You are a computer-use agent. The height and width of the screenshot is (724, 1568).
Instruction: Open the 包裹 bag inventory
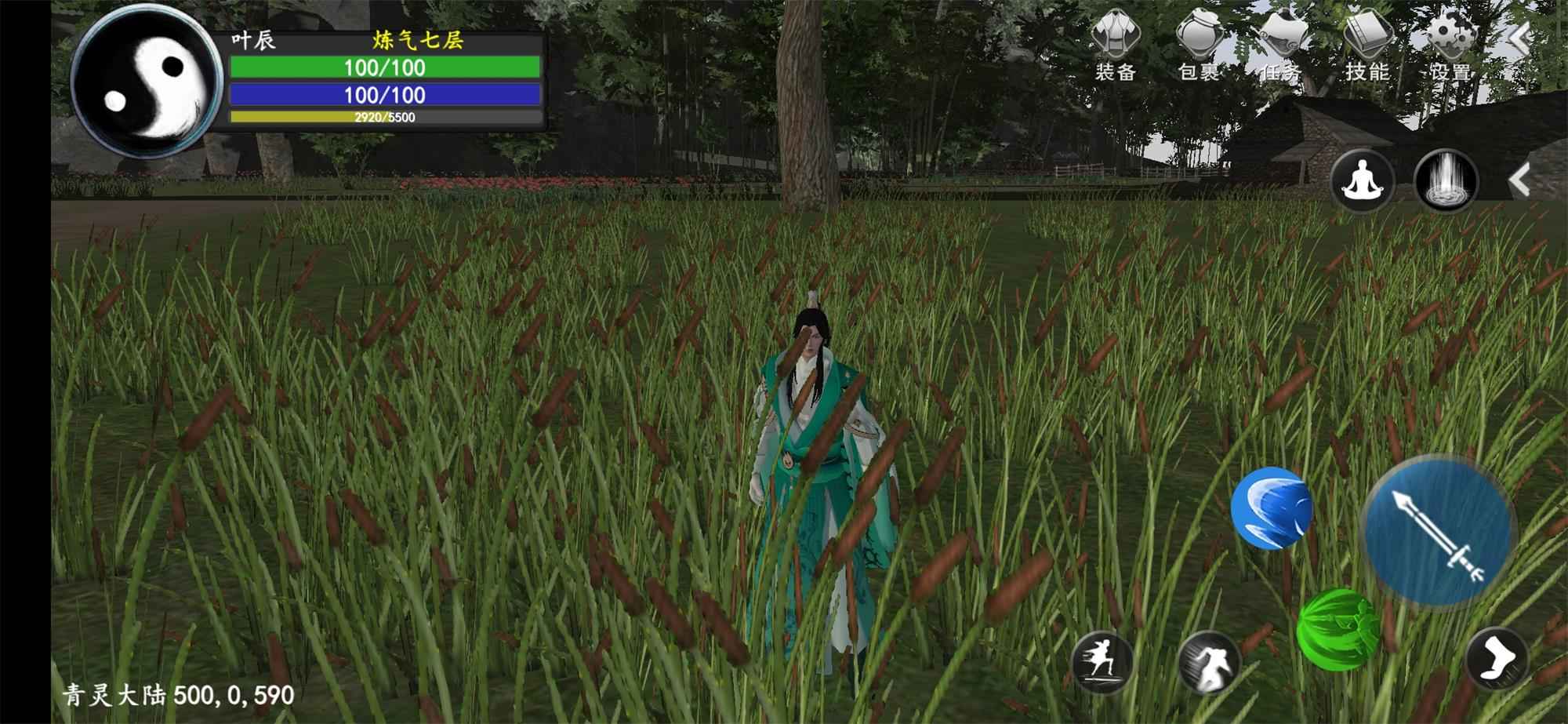click(x=1200, y=45)
